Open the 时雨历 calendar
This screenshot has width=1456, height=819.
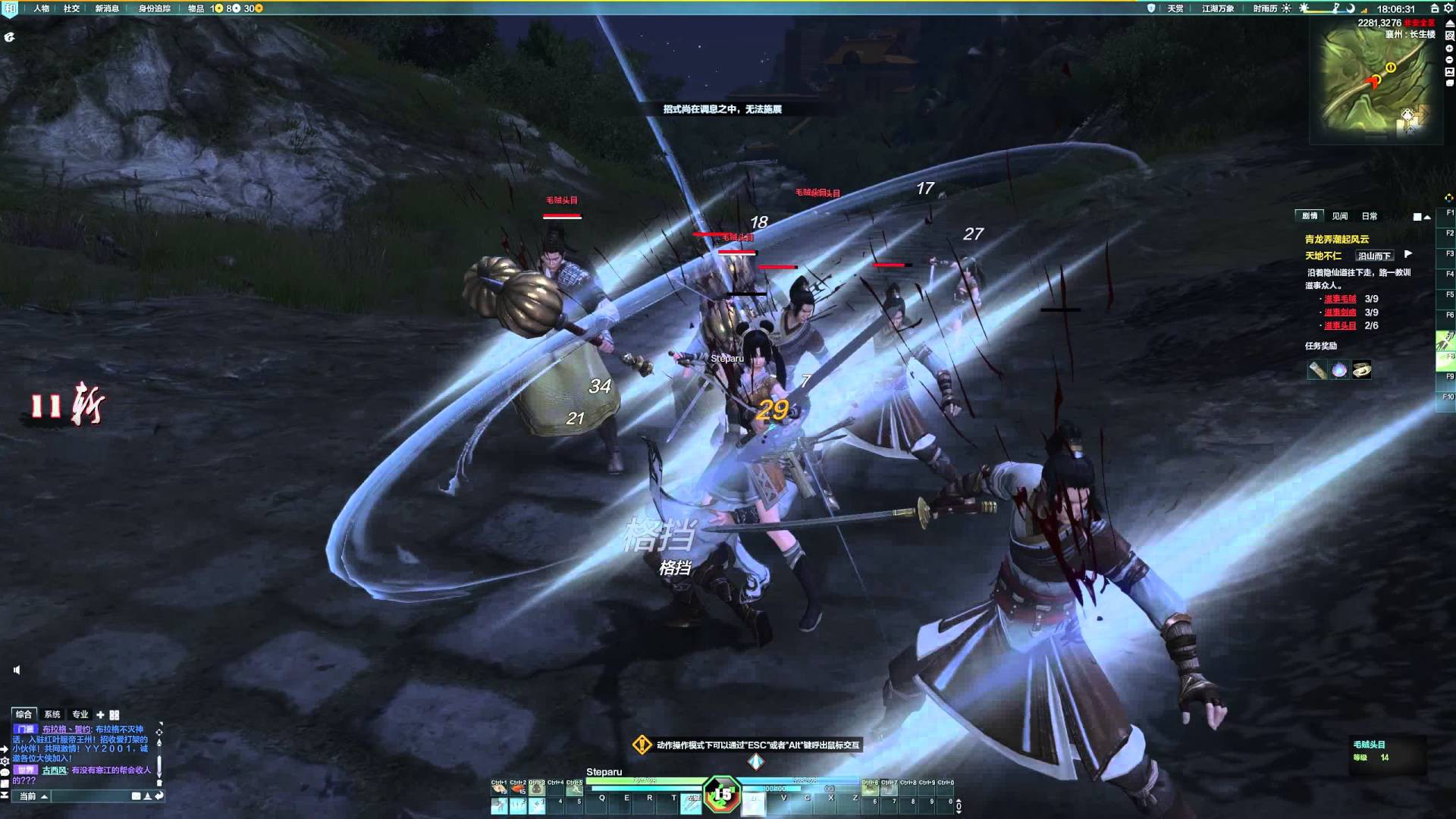coord(1265,8)
